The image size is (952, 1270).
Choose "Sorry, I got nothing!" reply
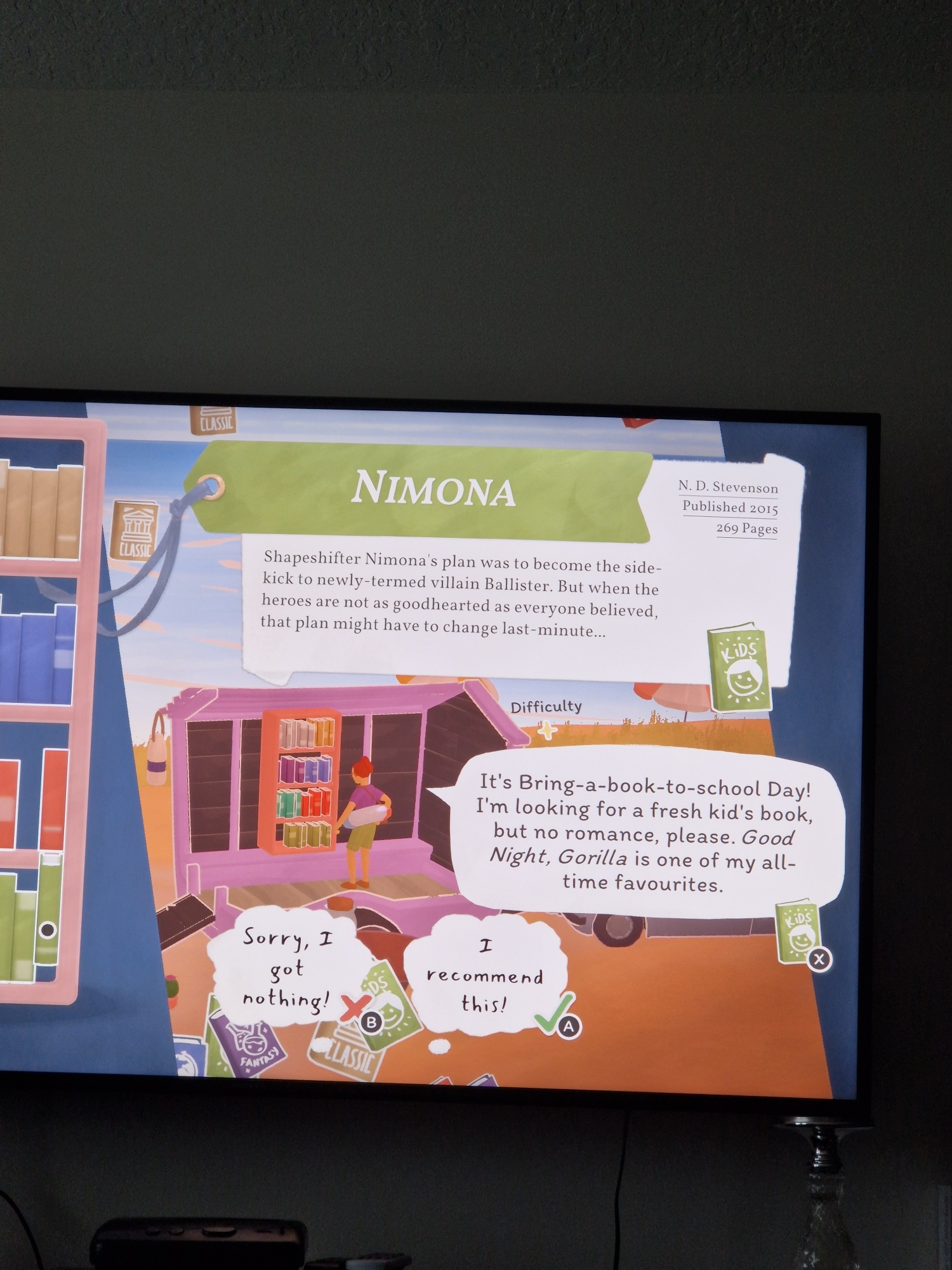[x=288, y=968]
